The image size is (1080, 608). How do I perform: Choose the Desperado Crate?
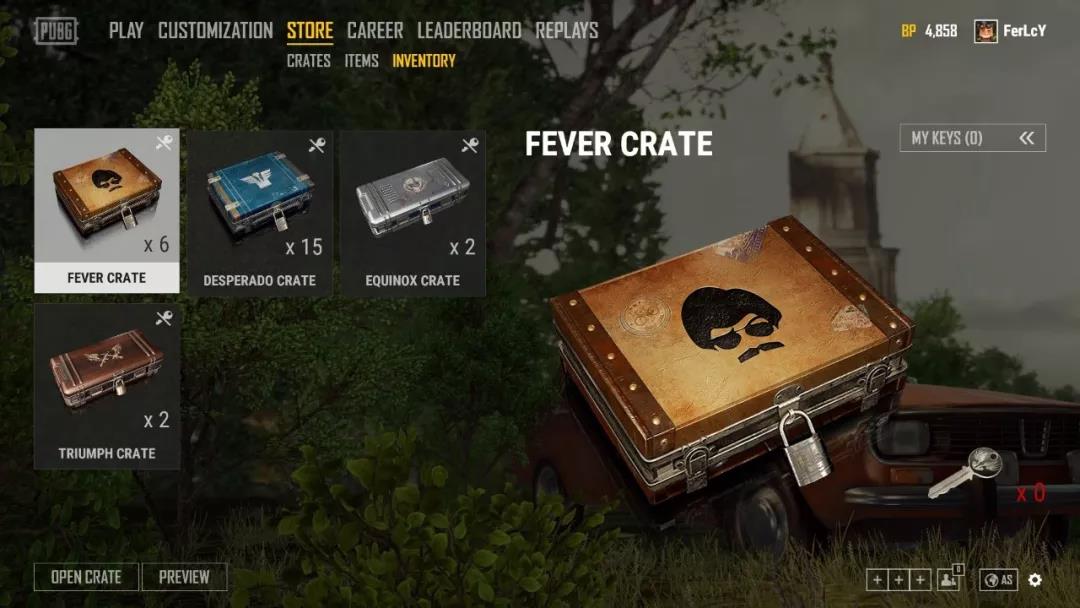click(260, 212)
